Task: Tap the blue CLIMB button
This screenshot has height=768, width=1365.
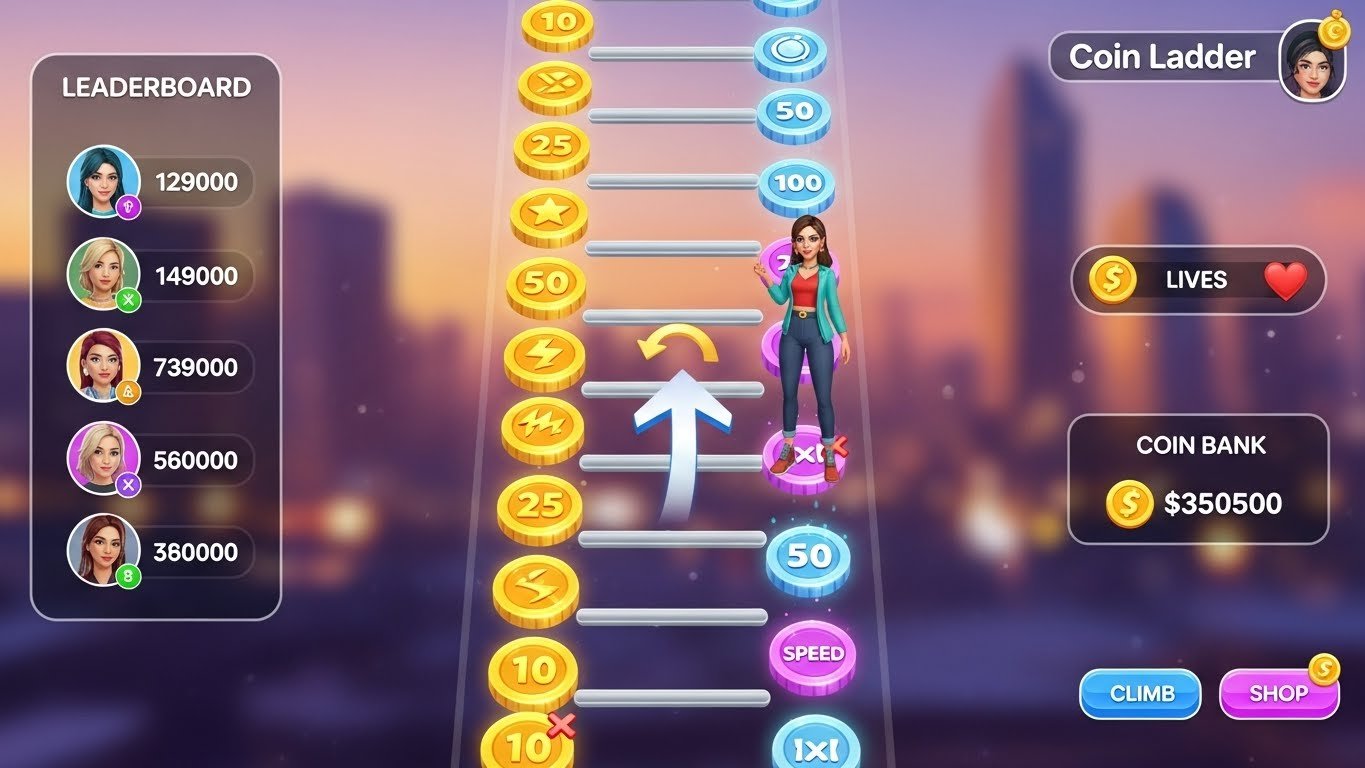Action: point(1140,693)
